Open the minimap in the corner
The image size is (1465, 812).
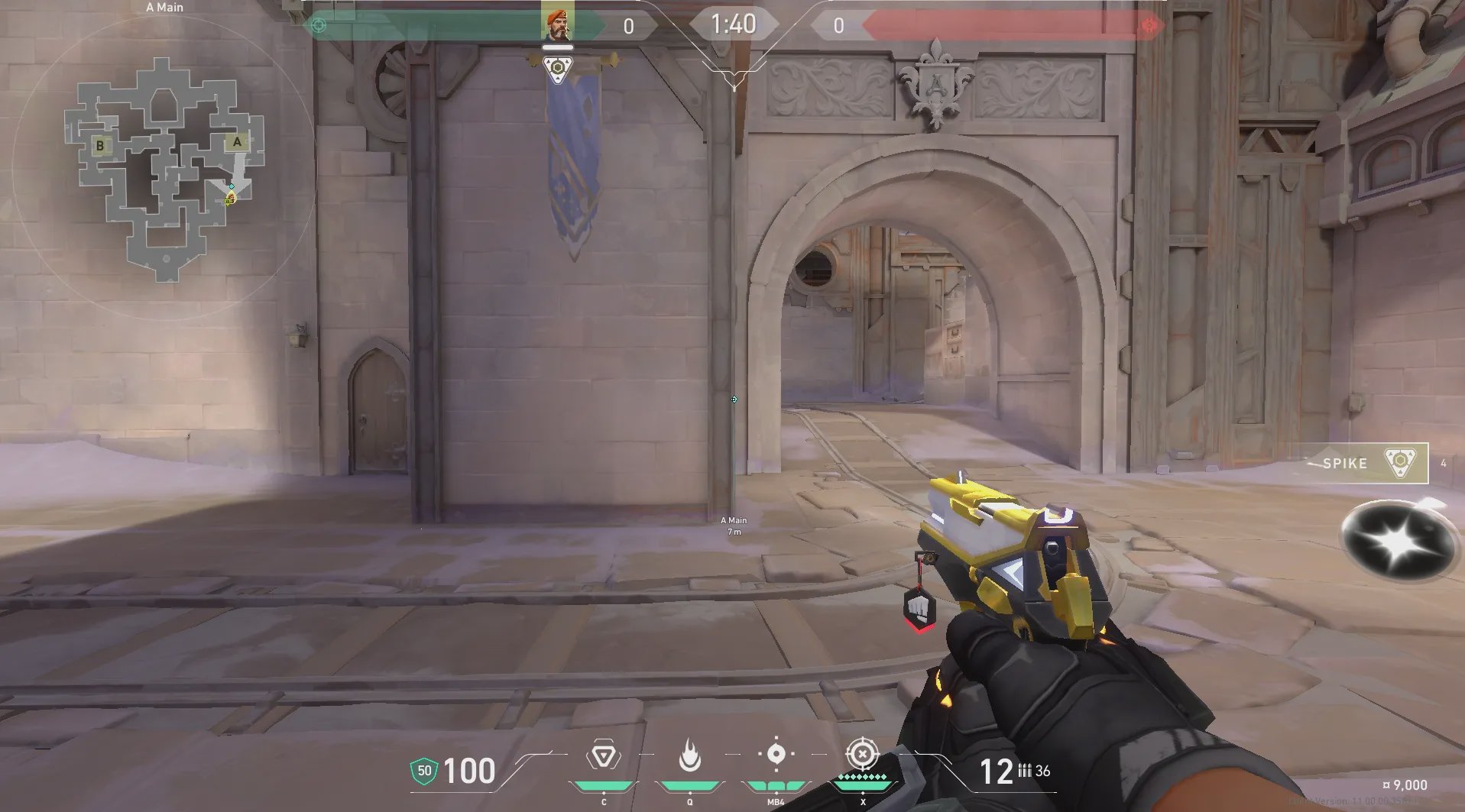164,167
